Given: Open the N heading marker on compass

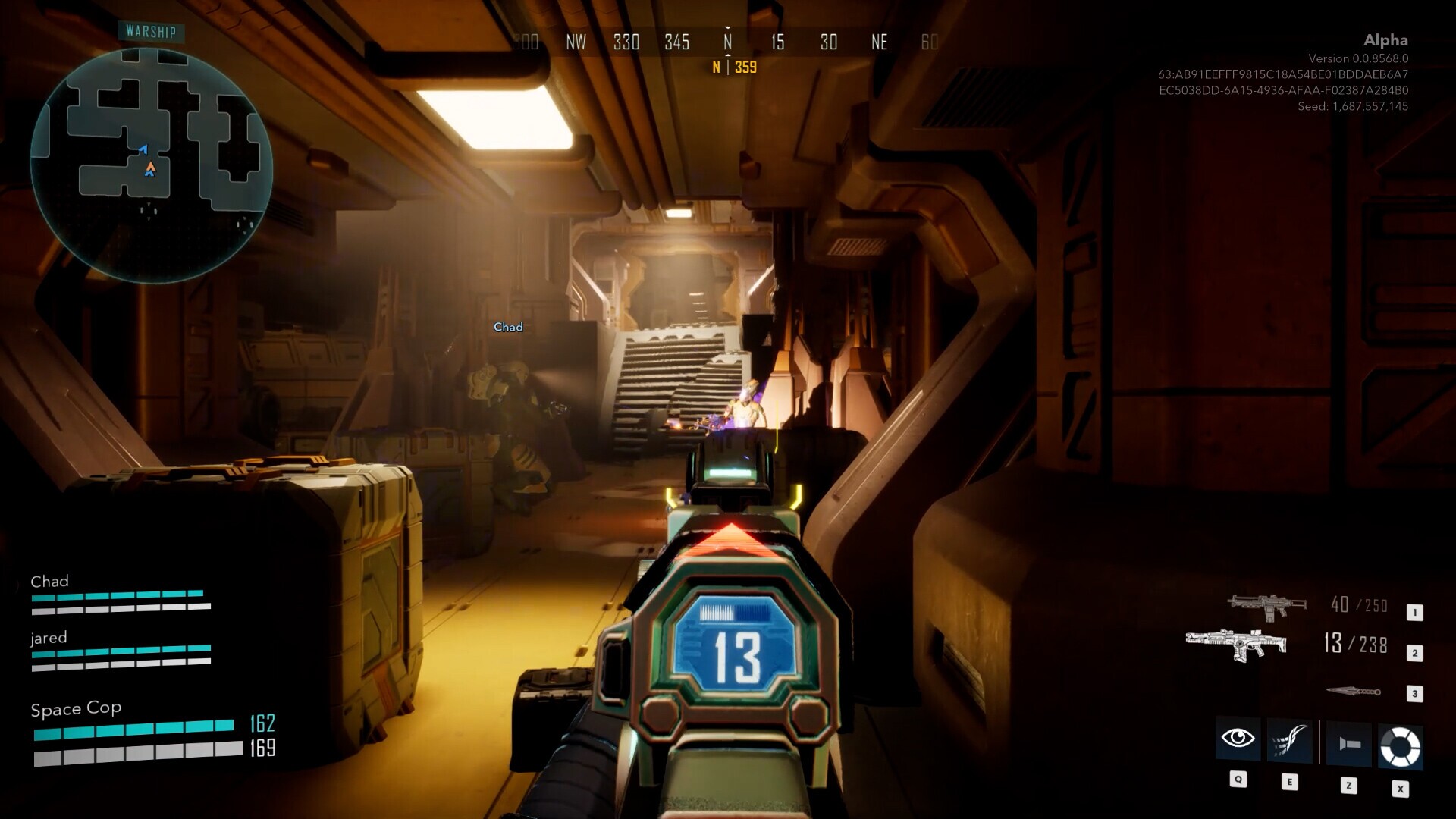Looking at the screenshot, I should 727,42.
